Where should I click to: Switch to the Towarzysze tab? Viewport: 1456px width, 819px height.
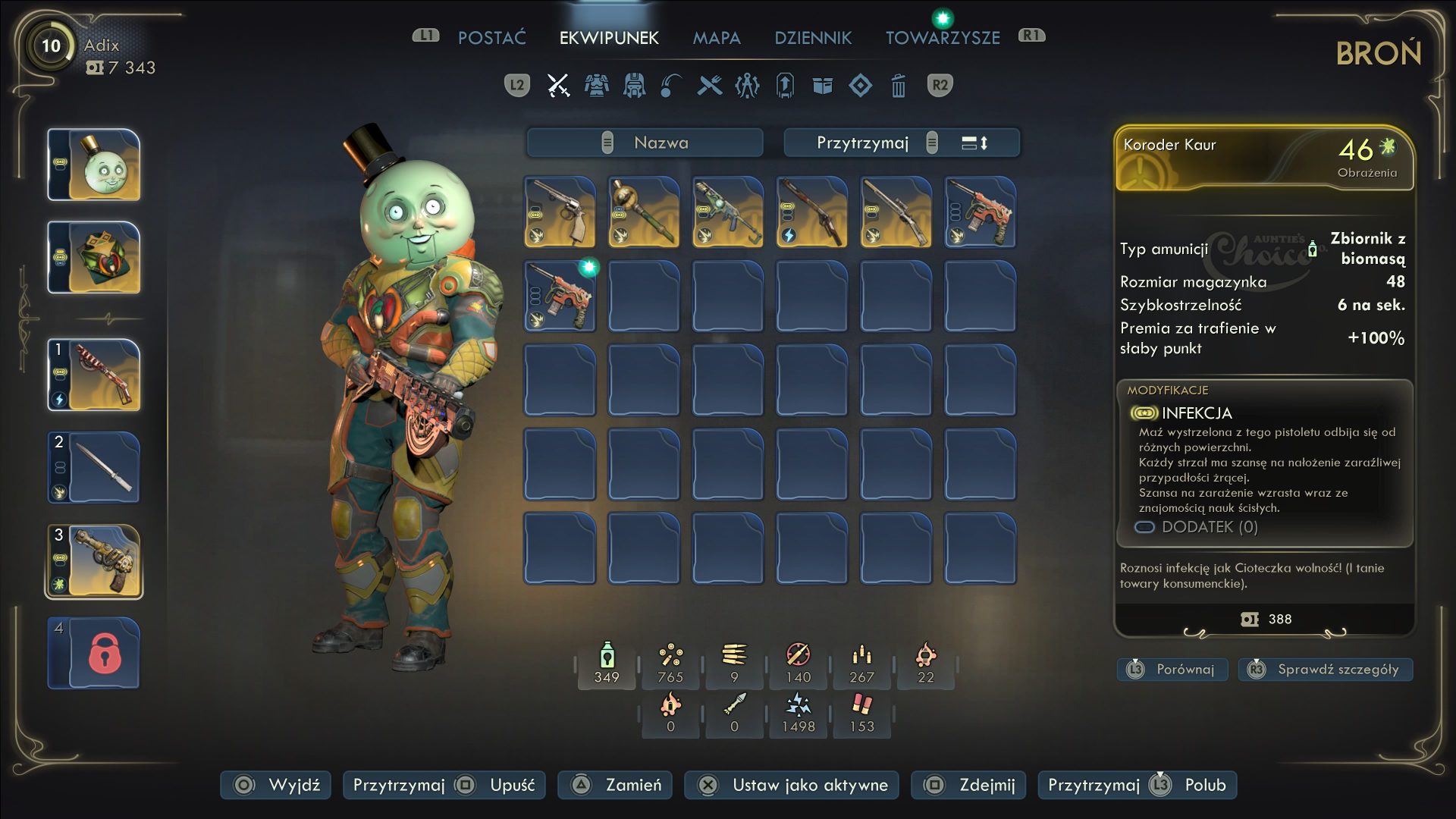coord(943,38)
